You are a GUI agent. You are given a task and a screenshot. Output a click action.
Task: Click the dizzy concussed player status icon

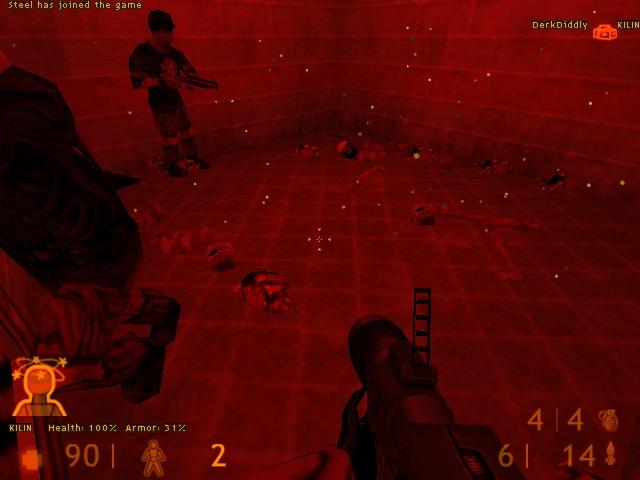click(38, 386)
